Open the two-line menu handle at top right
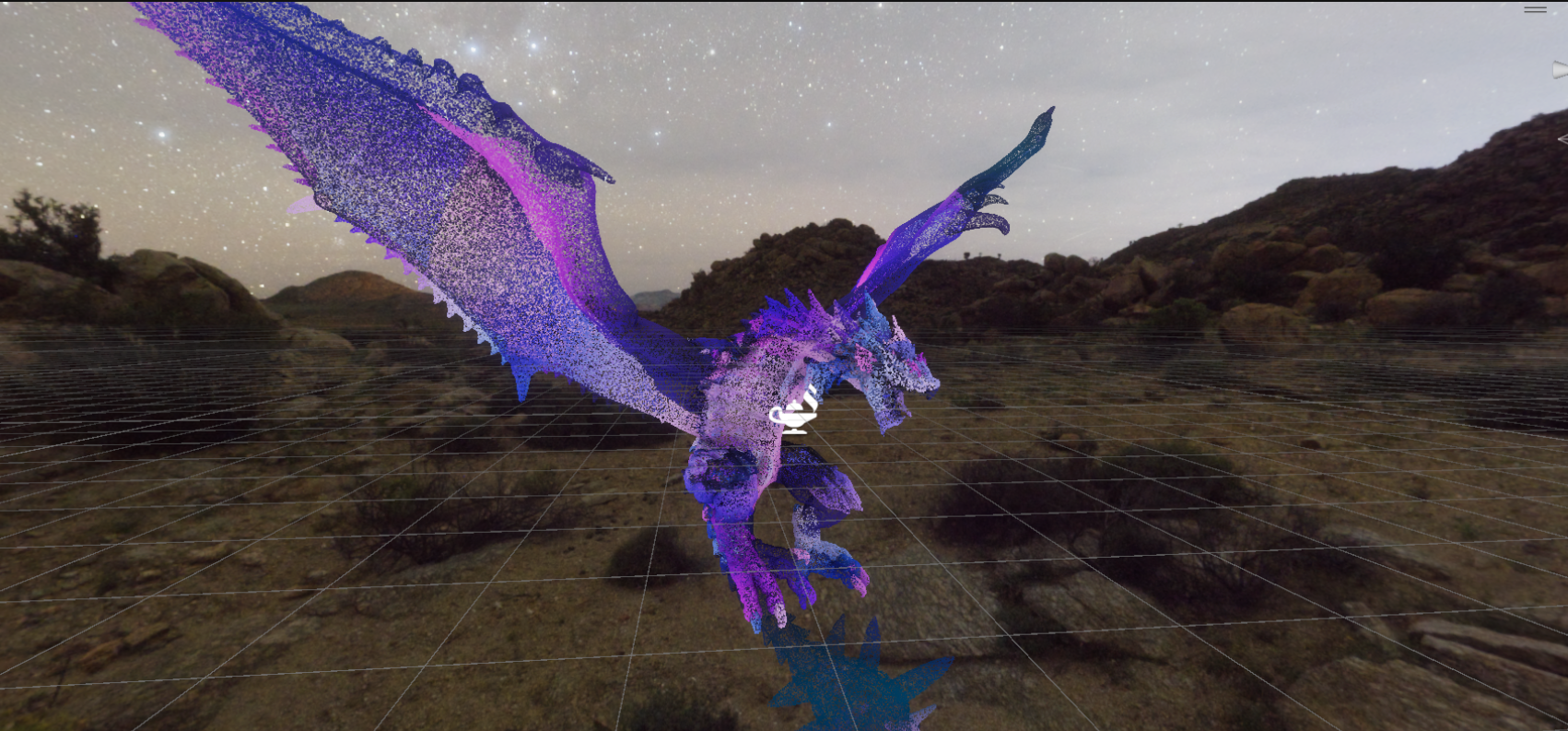The image size is (1568, 731). tap(1535, 9)
